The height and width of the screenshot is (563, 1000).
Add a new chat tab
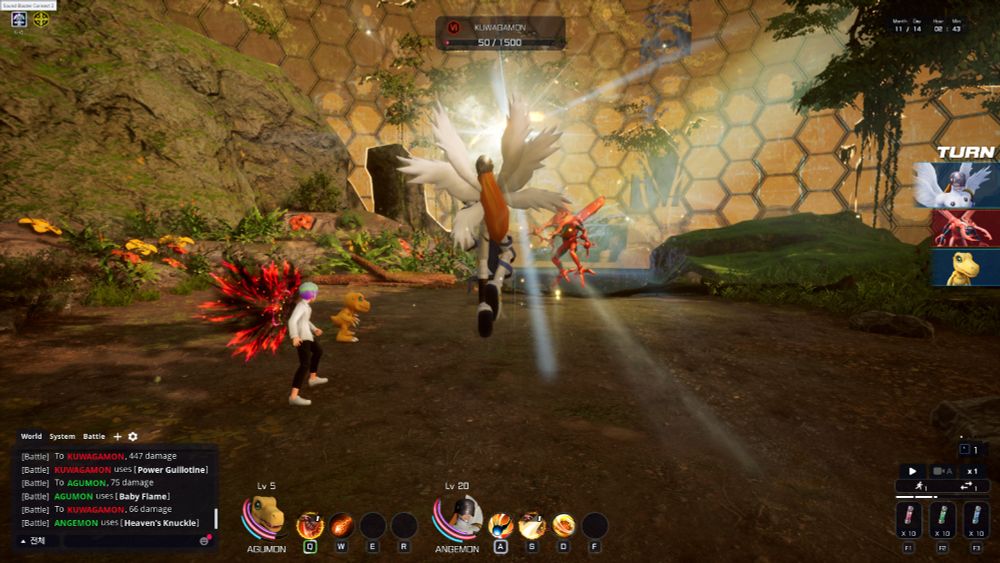click(117, 437)
